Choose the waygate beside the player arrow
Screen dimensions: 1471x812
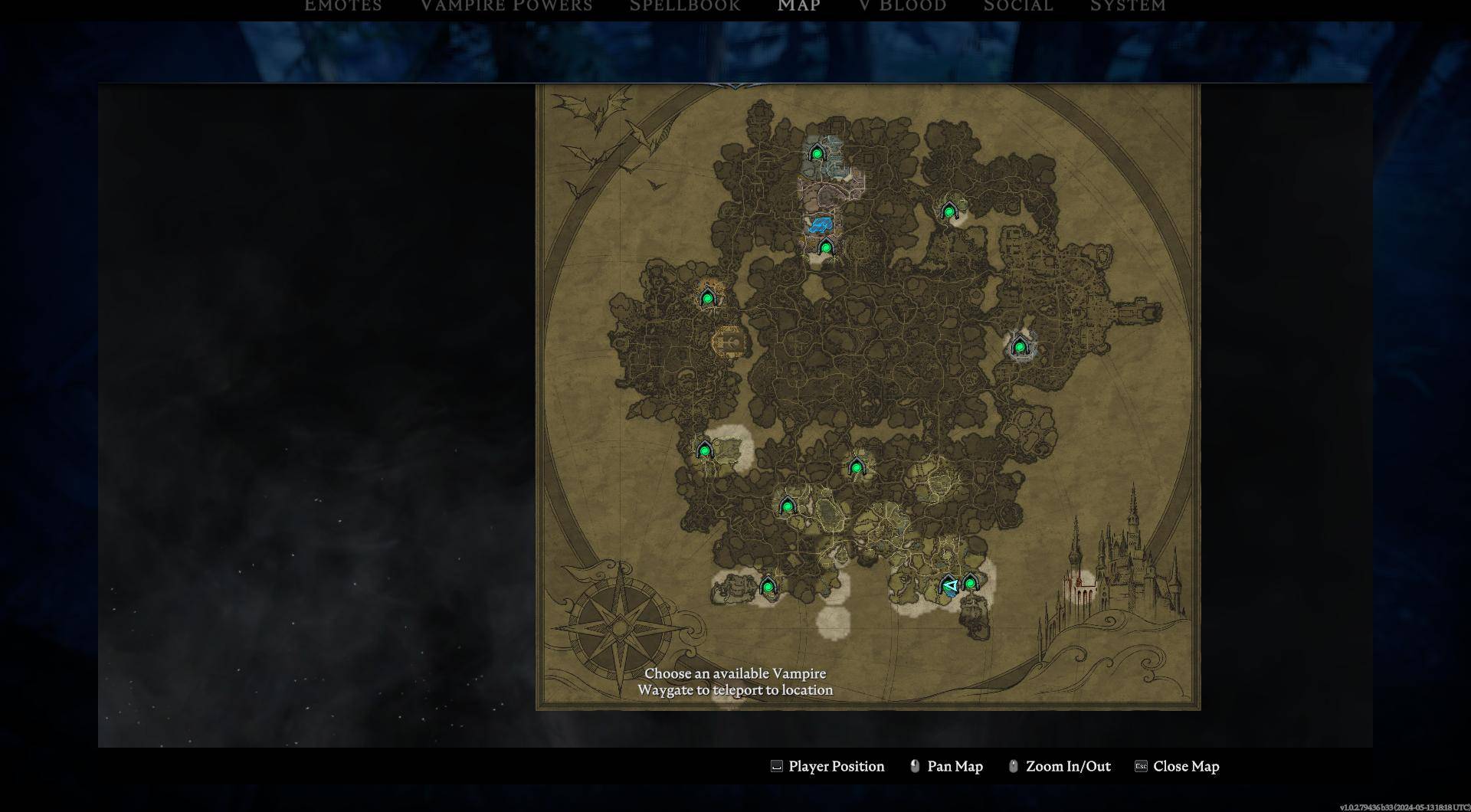[x=970, y=584]
